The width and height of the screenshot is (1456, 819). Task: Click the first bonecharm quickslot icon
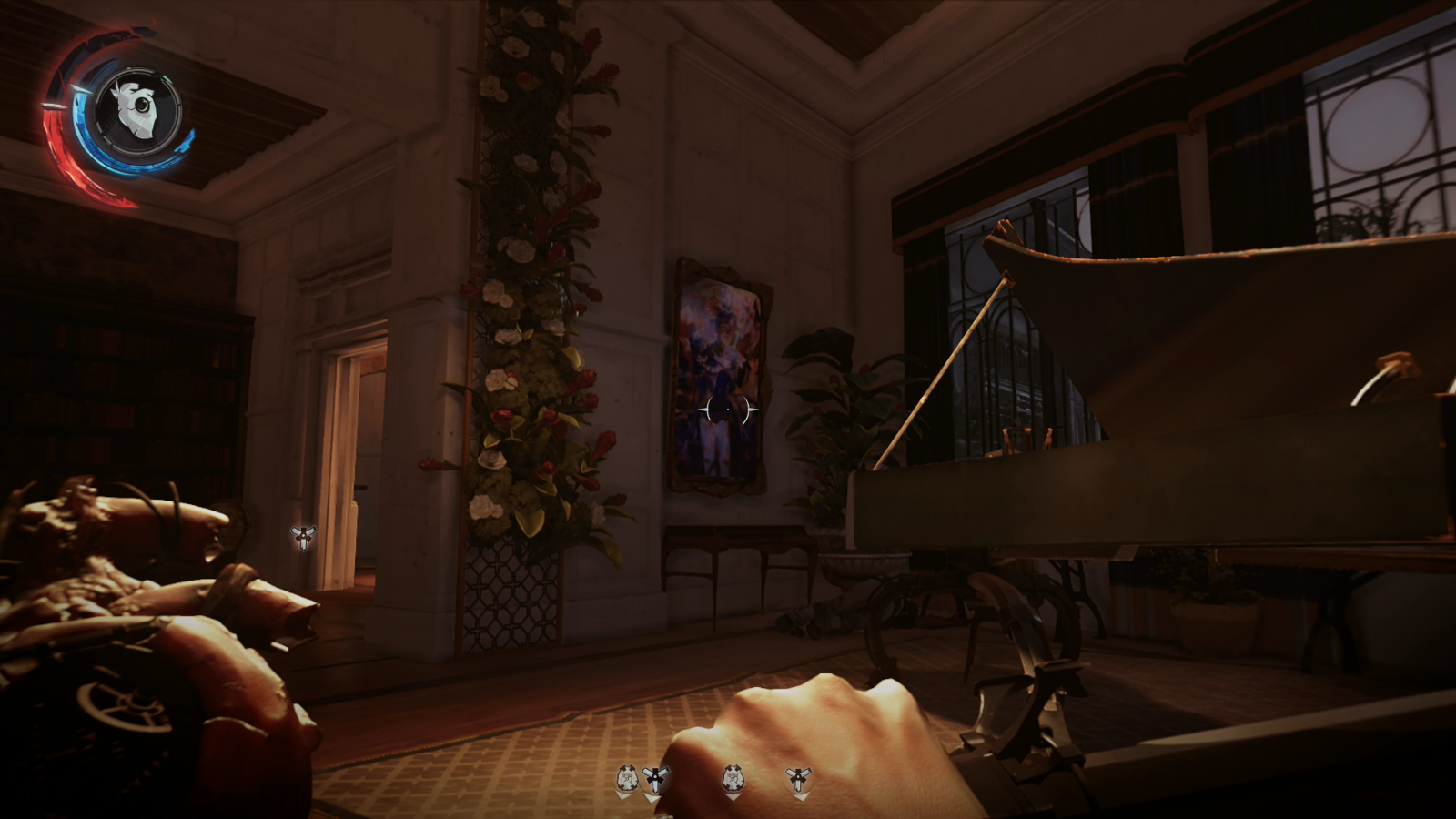[x=626, y=775]
